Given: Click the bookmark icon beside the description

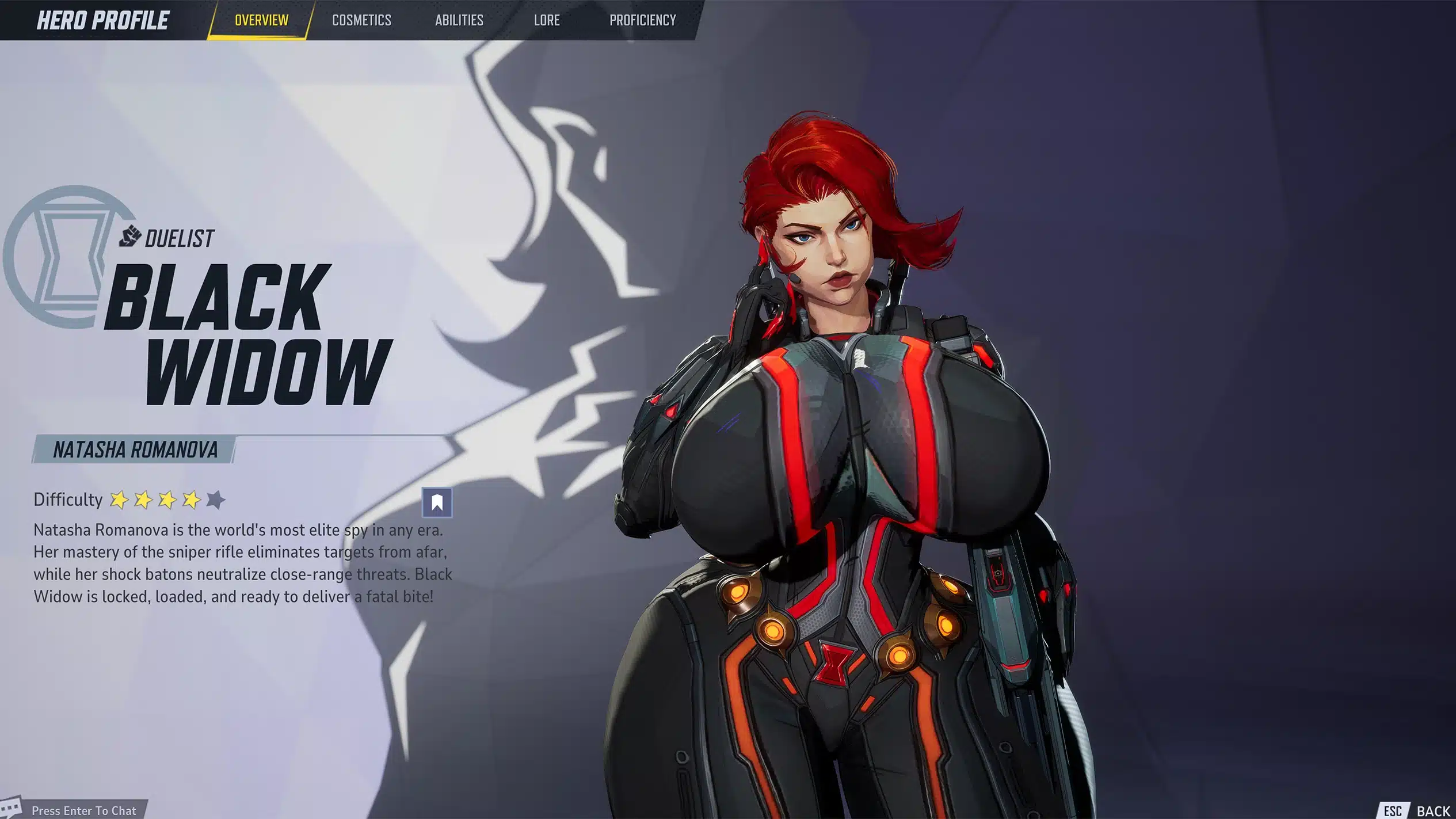Looking at the screenshot, I should 437,502.
